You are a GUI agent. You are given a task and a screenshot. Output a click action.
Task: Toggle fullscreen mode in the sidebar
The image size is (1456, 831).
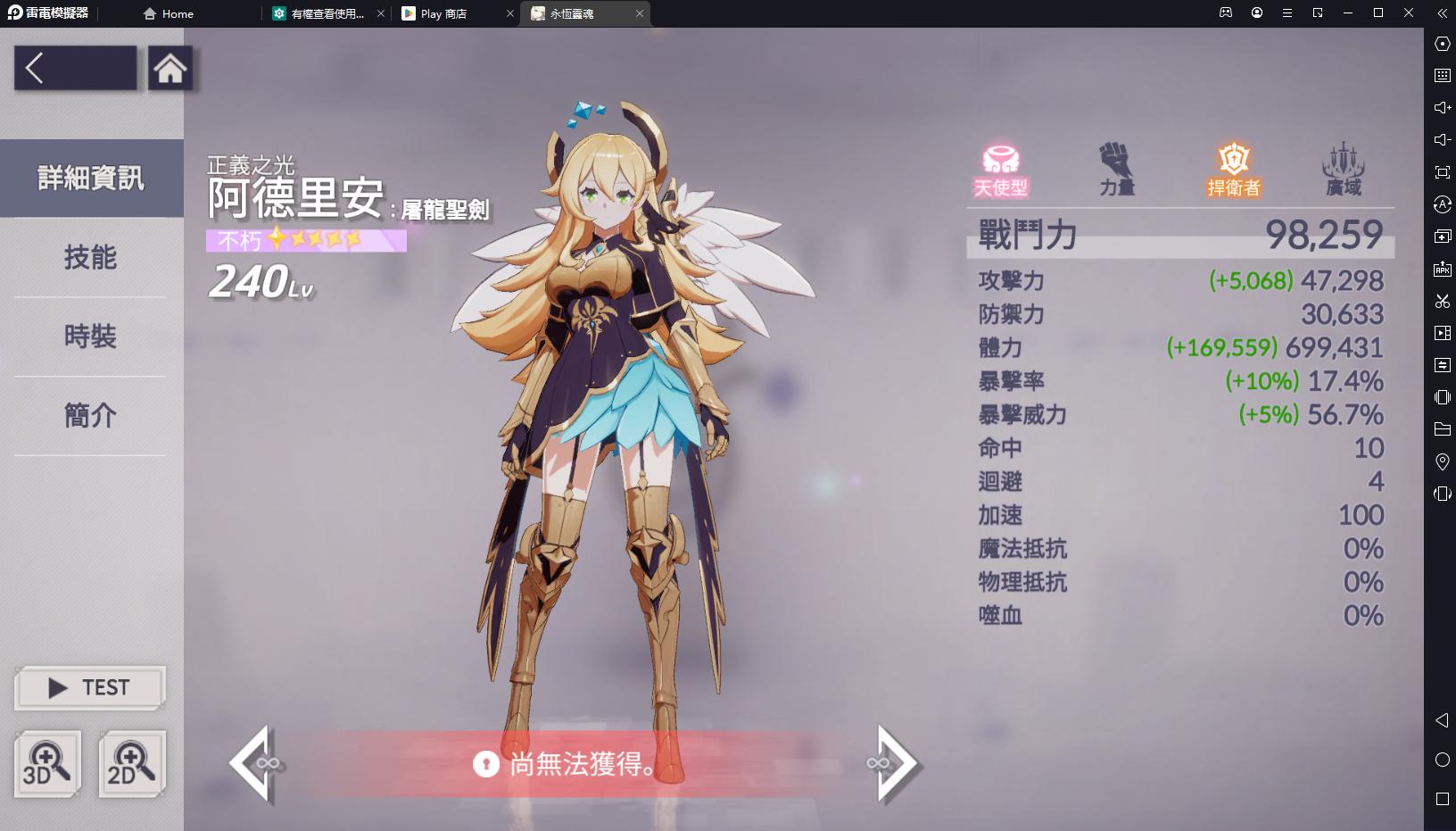(1444, 172)
